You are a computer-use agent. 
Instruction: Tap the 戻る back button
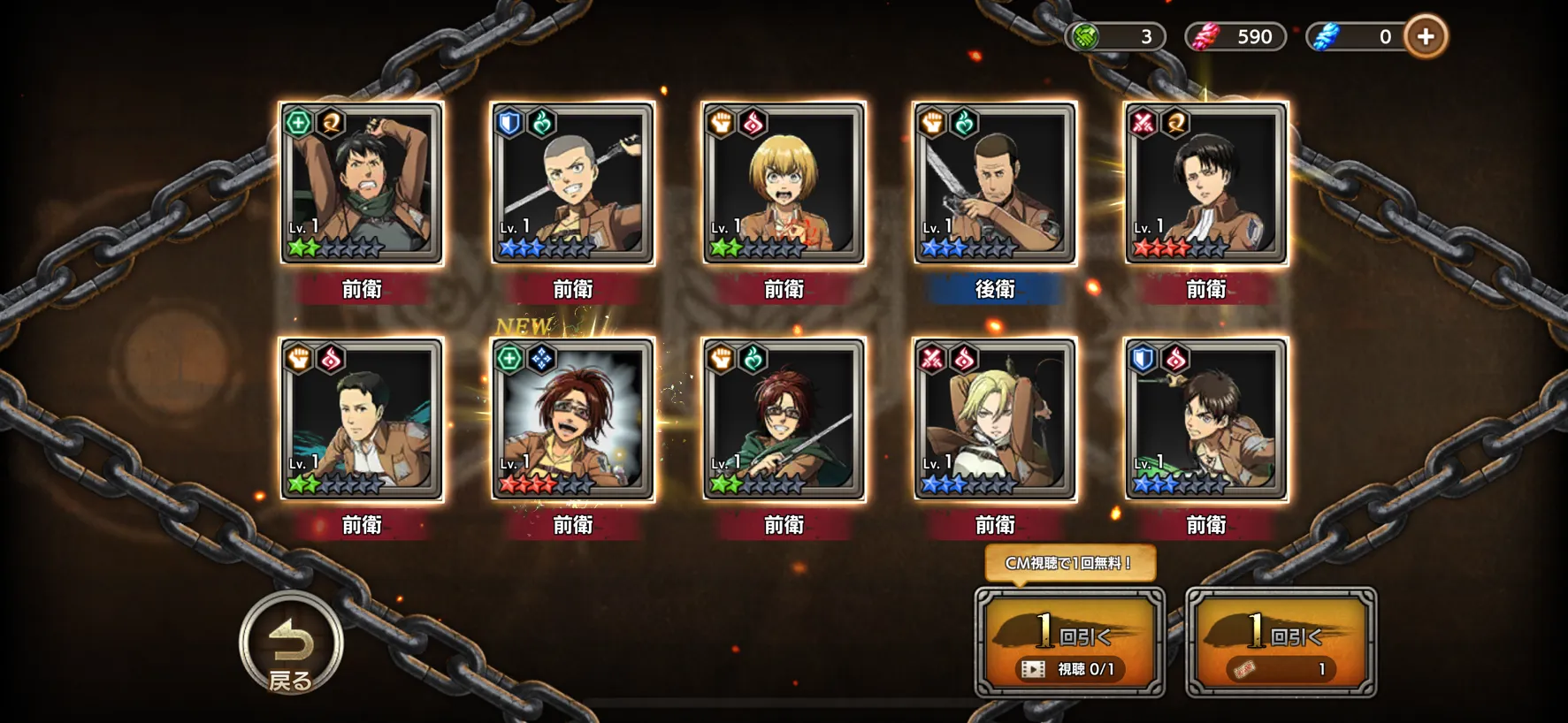click(291, 643)
